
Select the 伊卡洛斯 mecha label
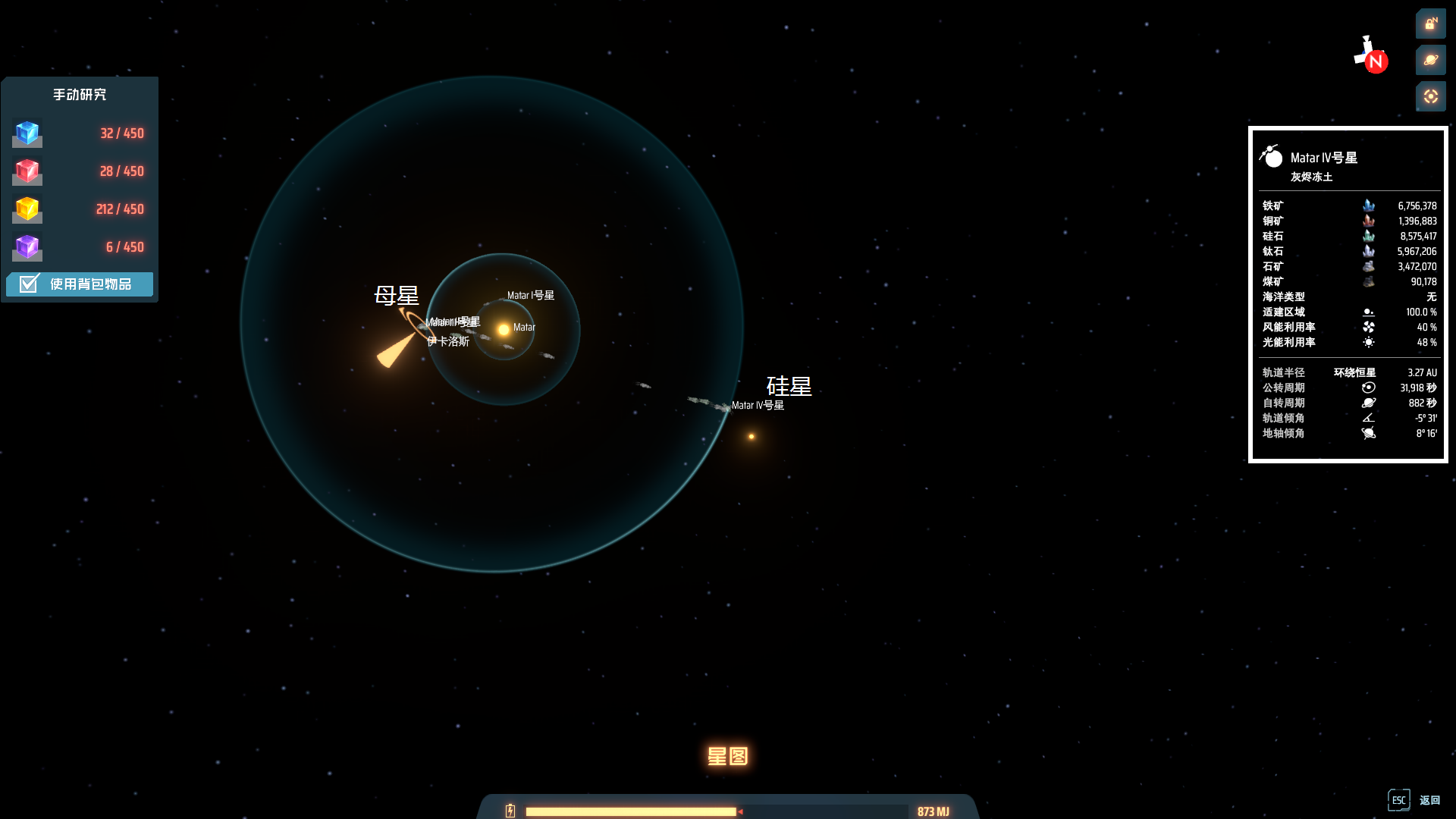[448, 342]
